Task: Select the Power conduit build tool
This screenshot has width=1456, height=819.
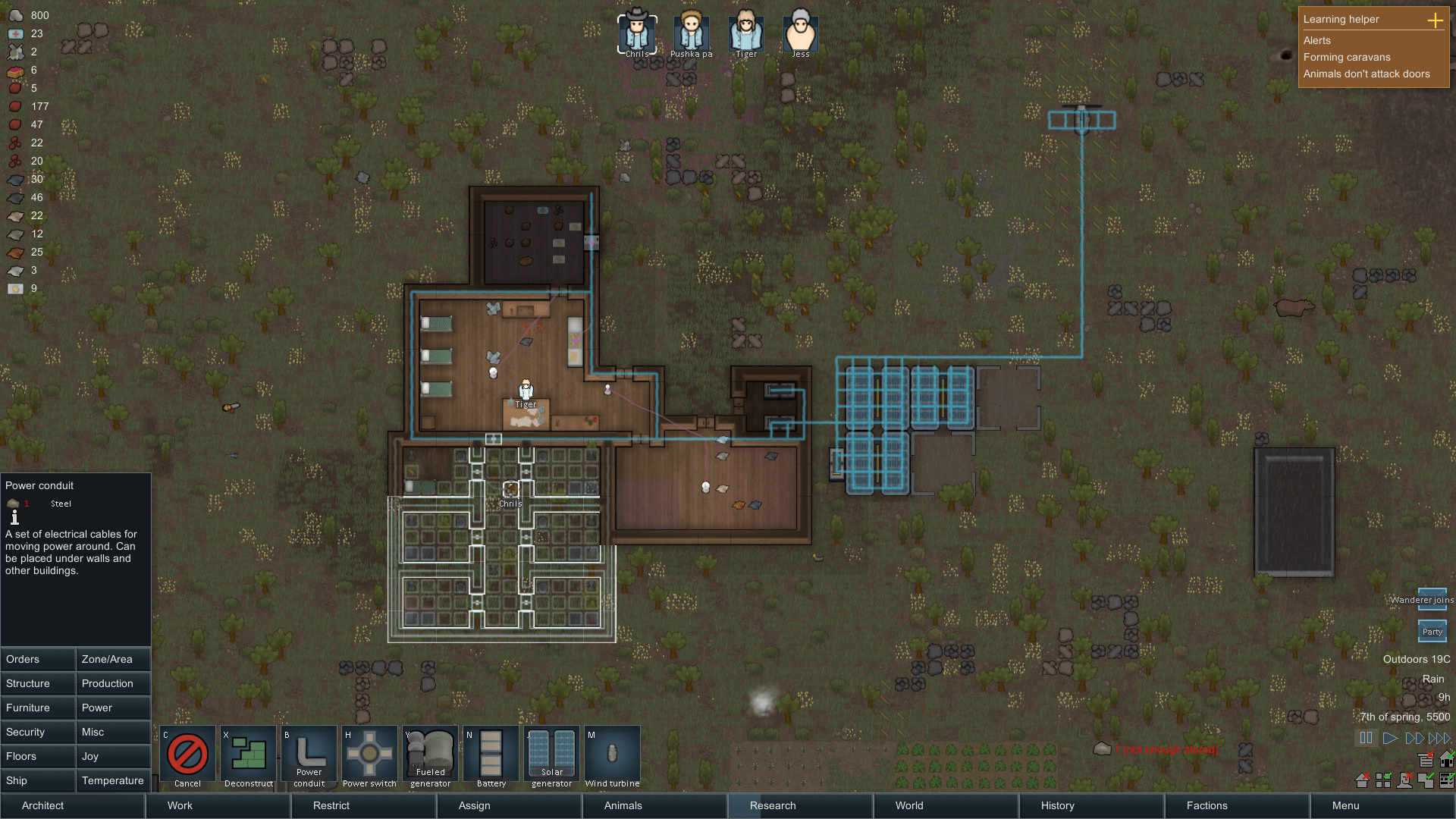Action: pos(309,756)
